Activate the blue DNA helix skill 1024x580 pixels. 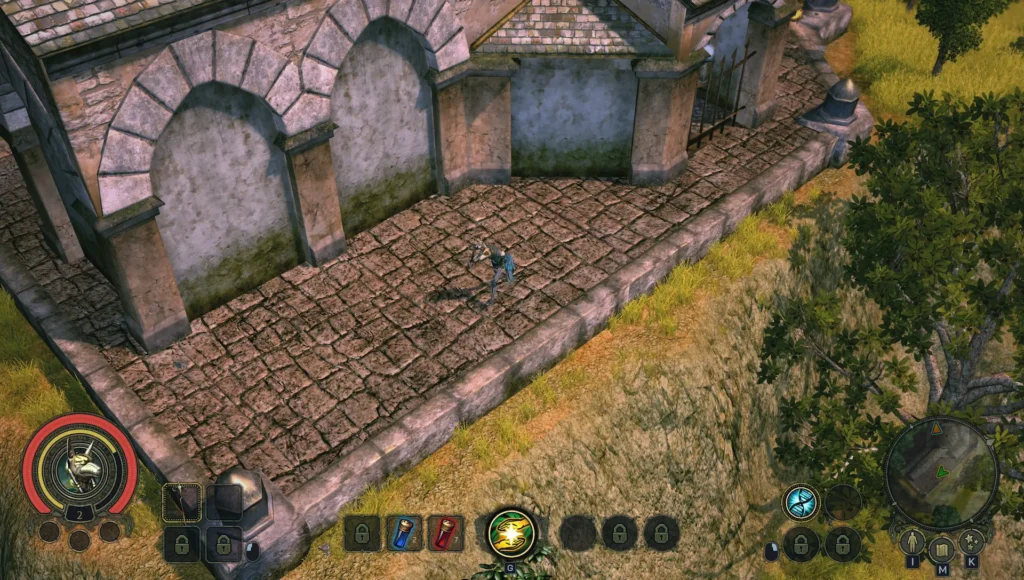click(800, 502)
